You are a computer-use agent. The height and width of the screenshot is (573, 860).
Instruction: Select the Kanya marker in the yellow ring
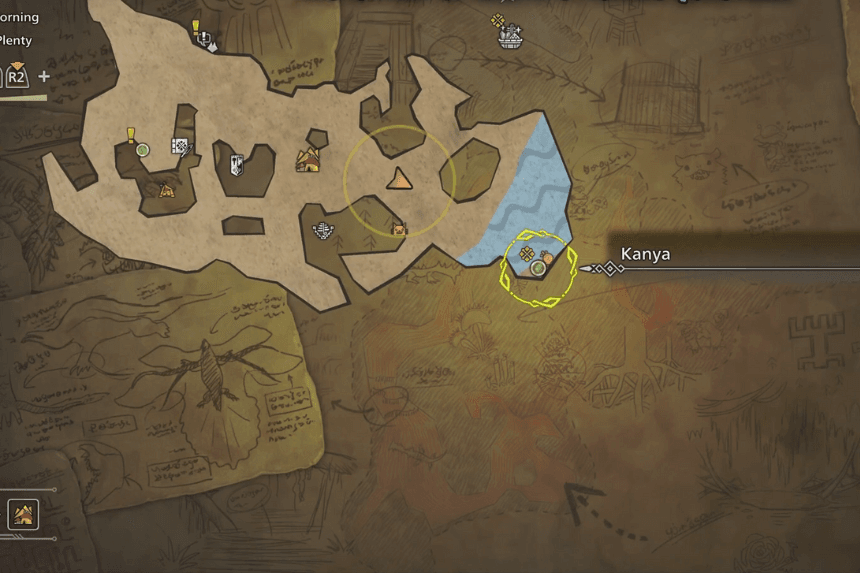click(x=538, y=268)
